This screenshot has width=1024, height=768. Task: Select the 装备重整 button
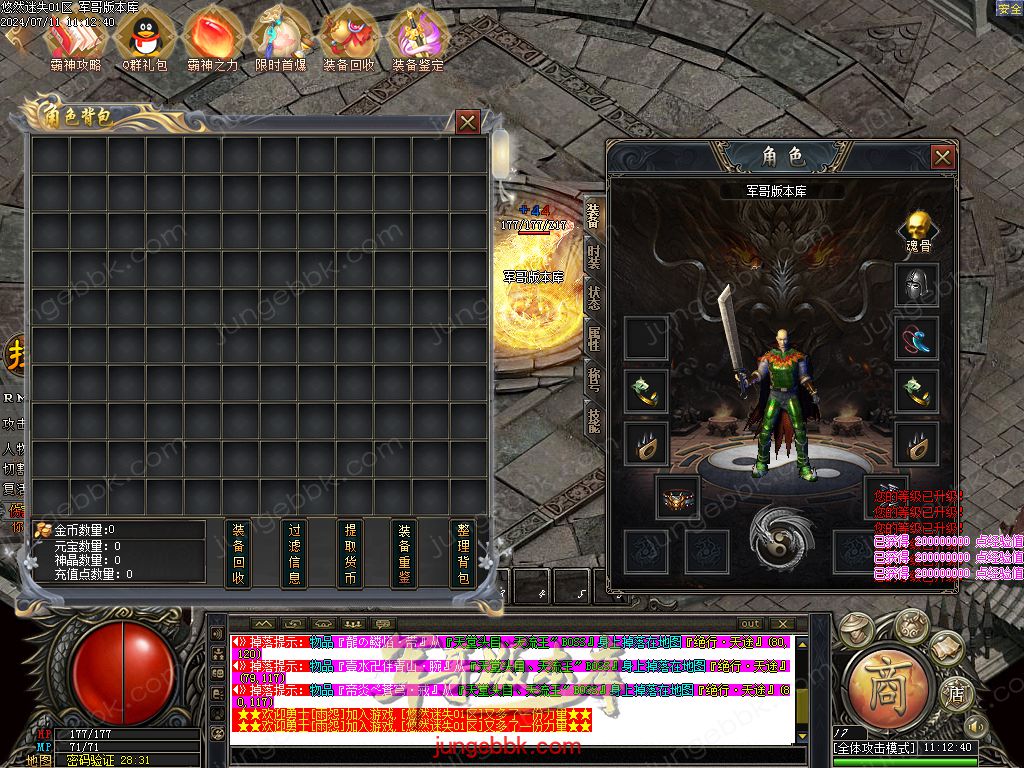pyautogui.click(x=404, y=553)
